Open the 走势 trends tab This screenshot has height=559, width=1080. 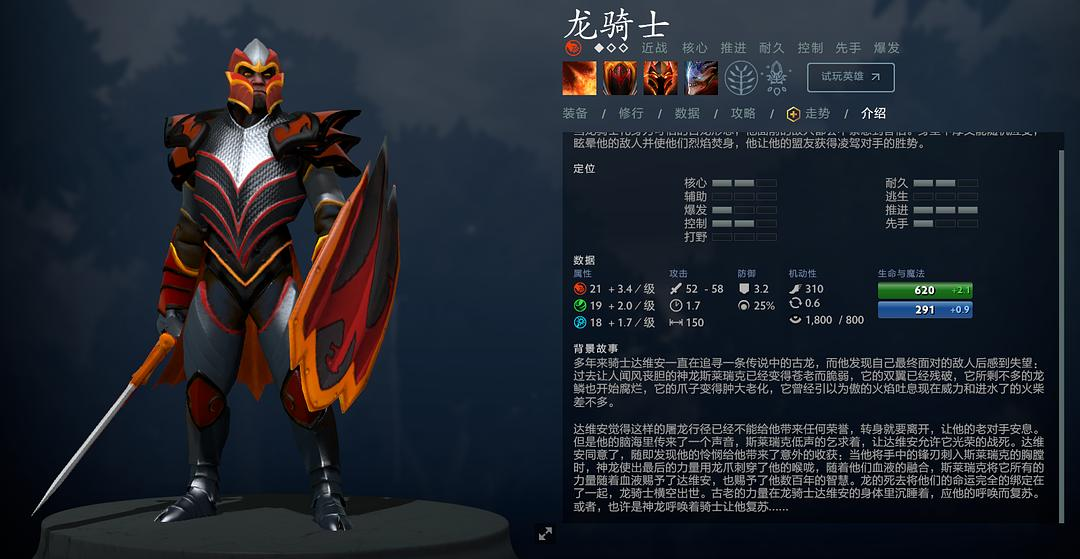pyautogui.click(x=809, y=113)
